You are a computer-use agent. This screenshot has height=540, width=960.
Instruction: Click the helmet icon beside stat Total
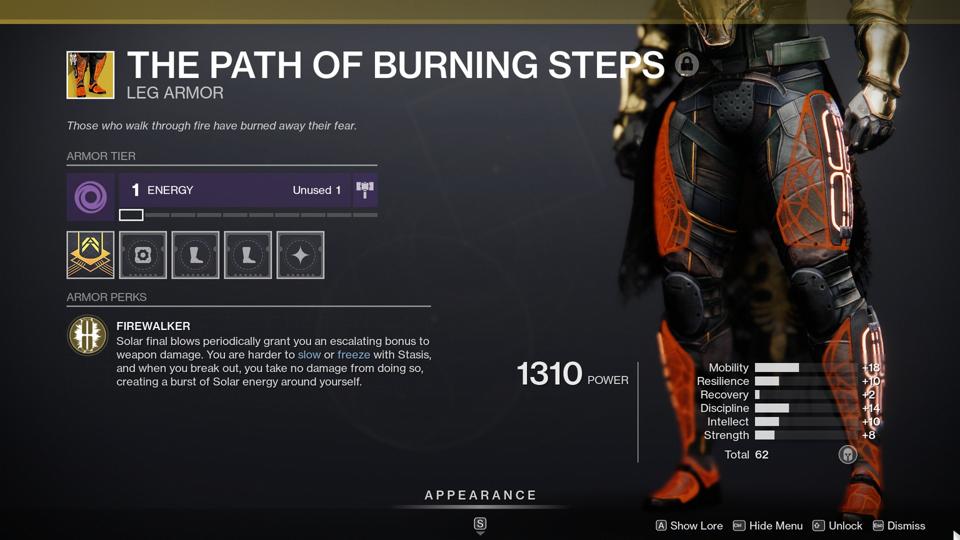point(847,455)
